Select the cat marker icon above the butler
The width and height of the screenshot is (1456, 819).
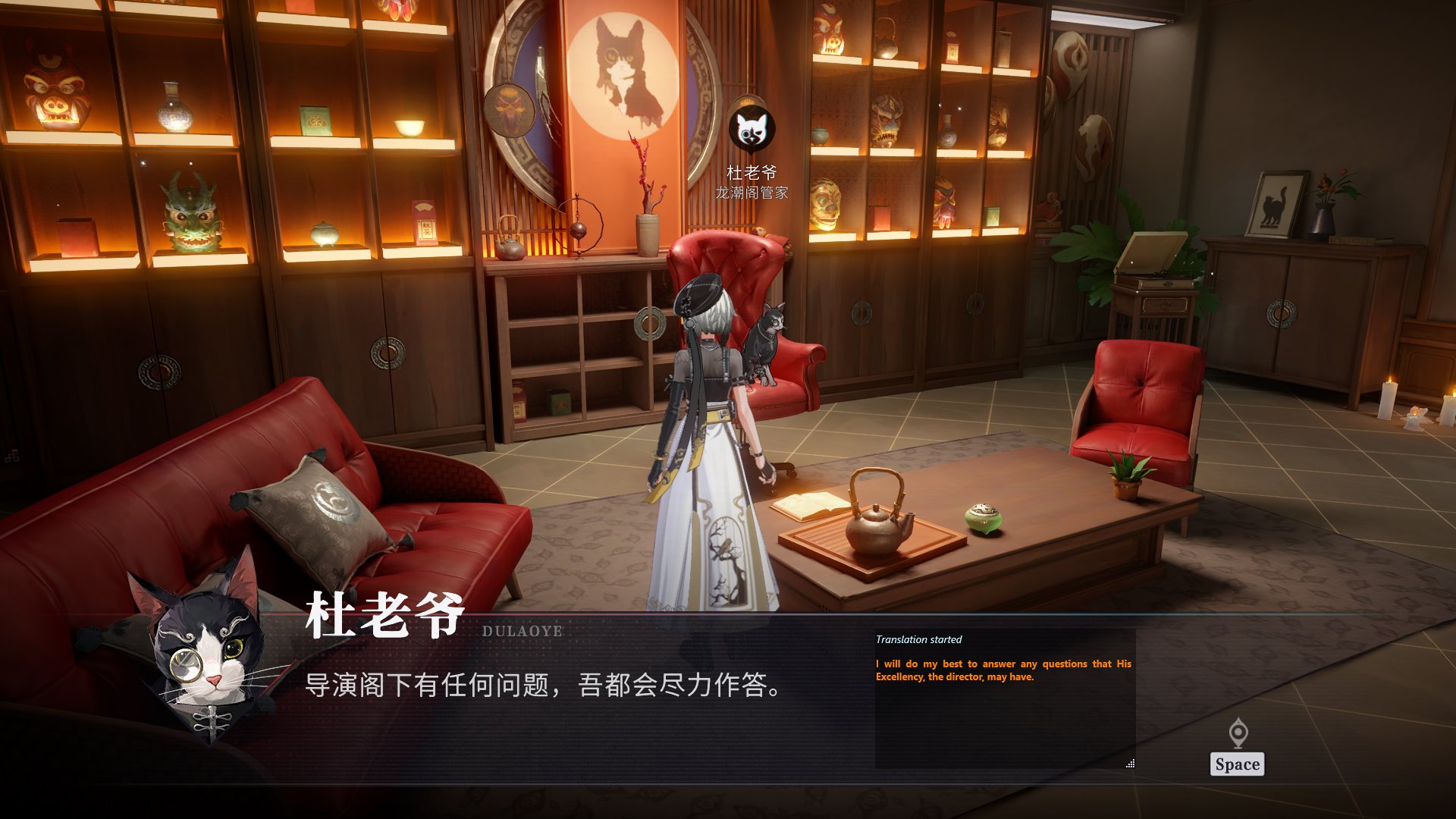(752, 130)
